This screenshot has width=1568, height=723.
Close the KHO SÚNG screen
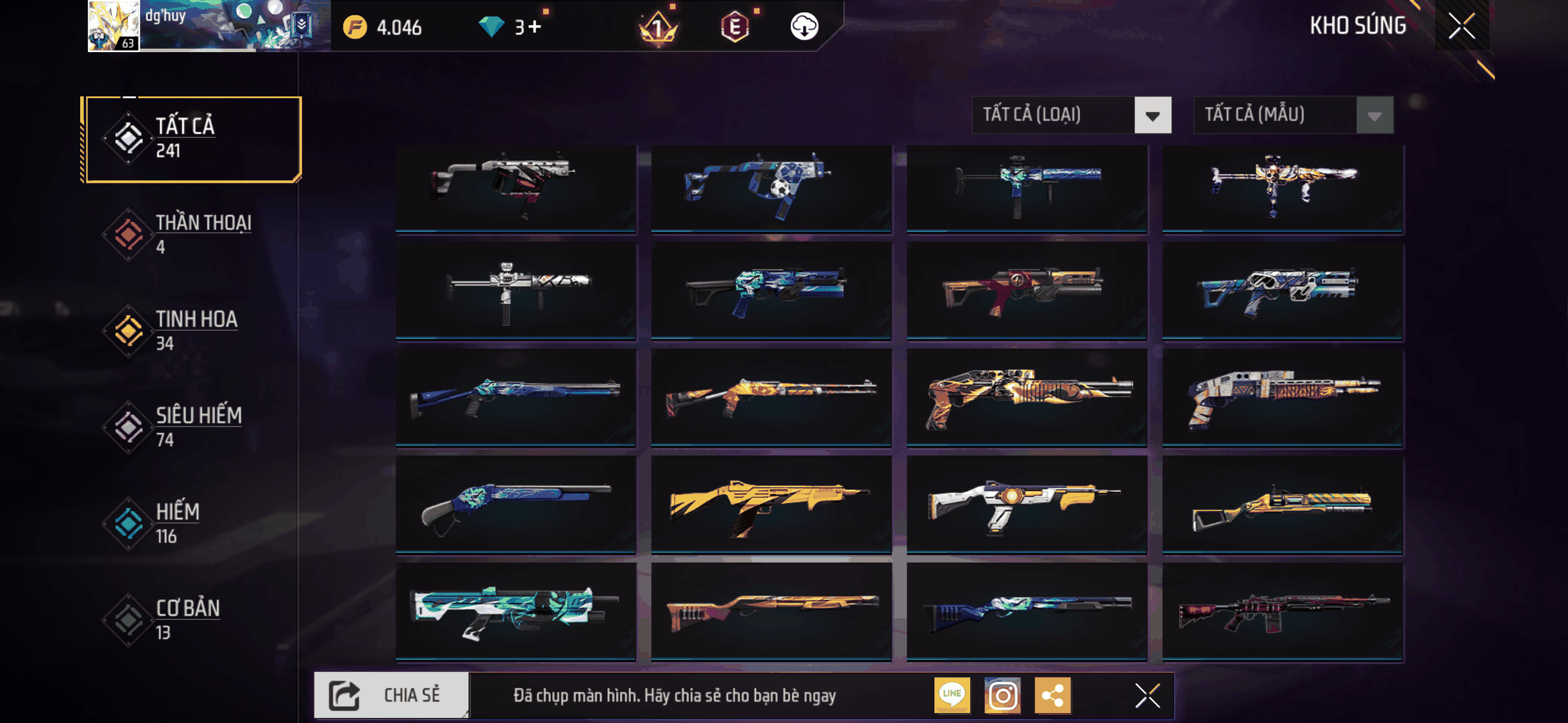(1461, 26)
